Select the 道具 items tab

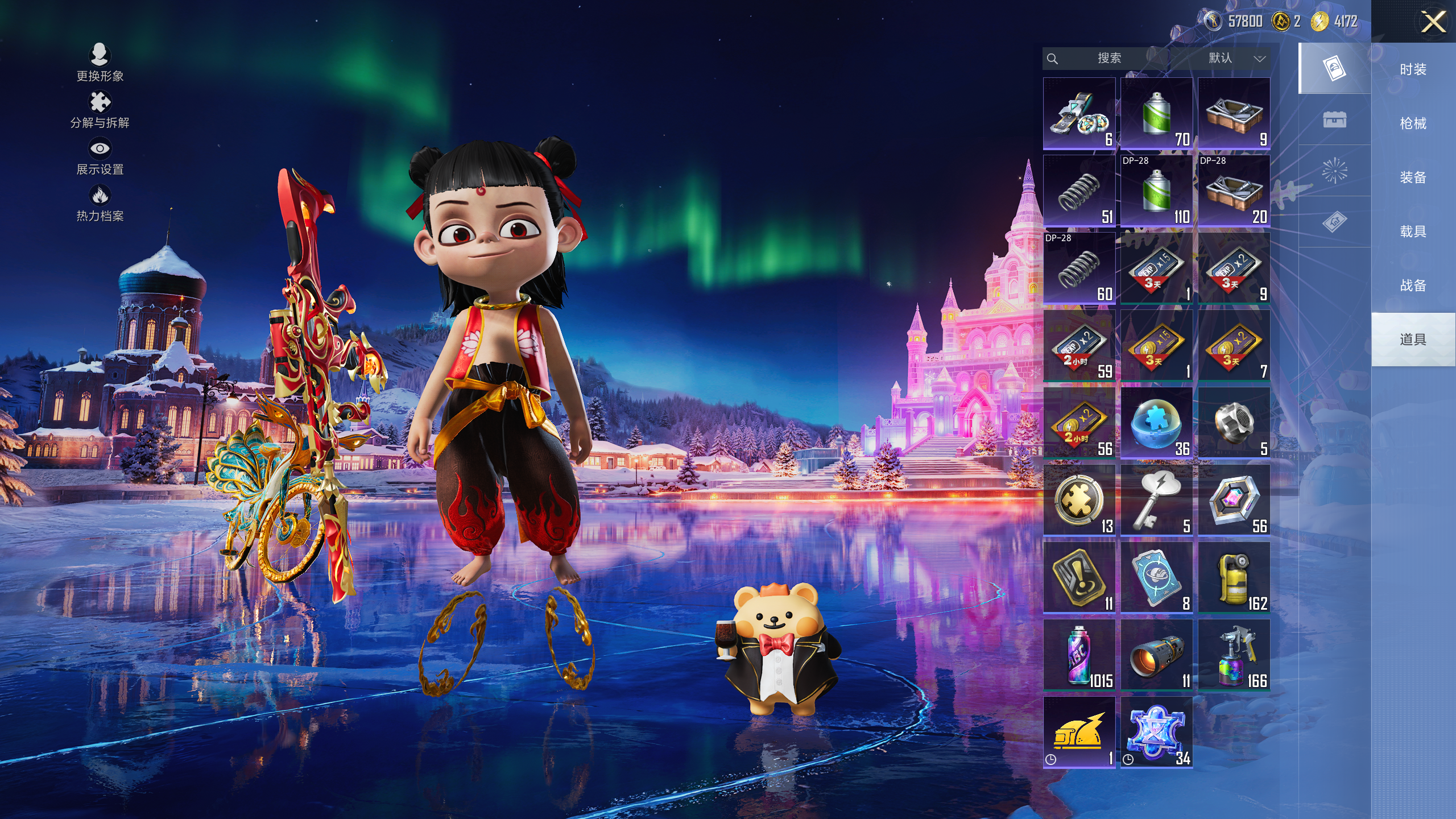(1413, 340)
